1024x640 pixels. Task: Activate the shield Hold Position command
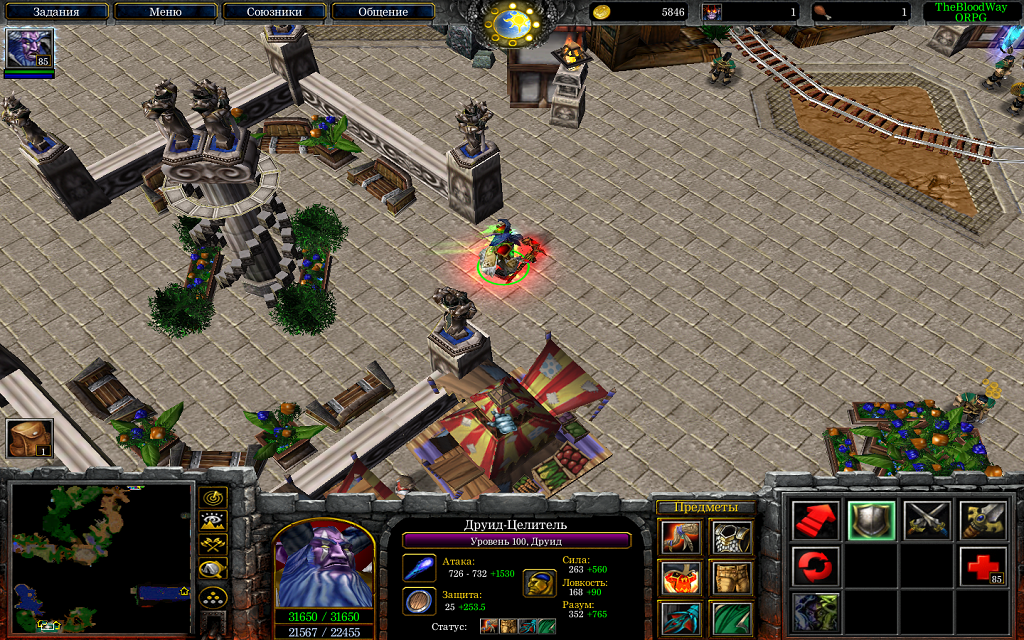871,521
